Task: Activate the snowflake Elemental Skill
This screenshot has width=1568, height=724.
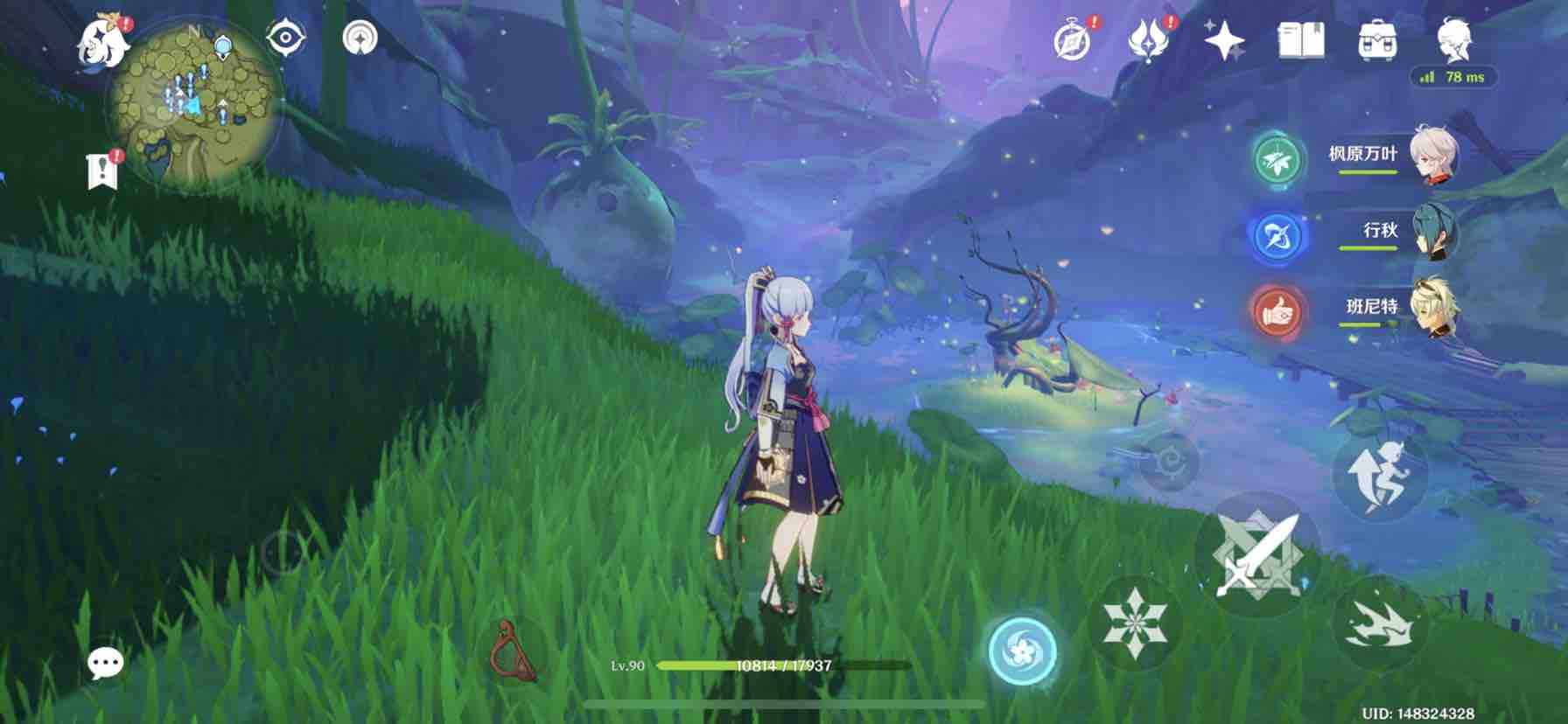Action: click(x=1134, y=622)
